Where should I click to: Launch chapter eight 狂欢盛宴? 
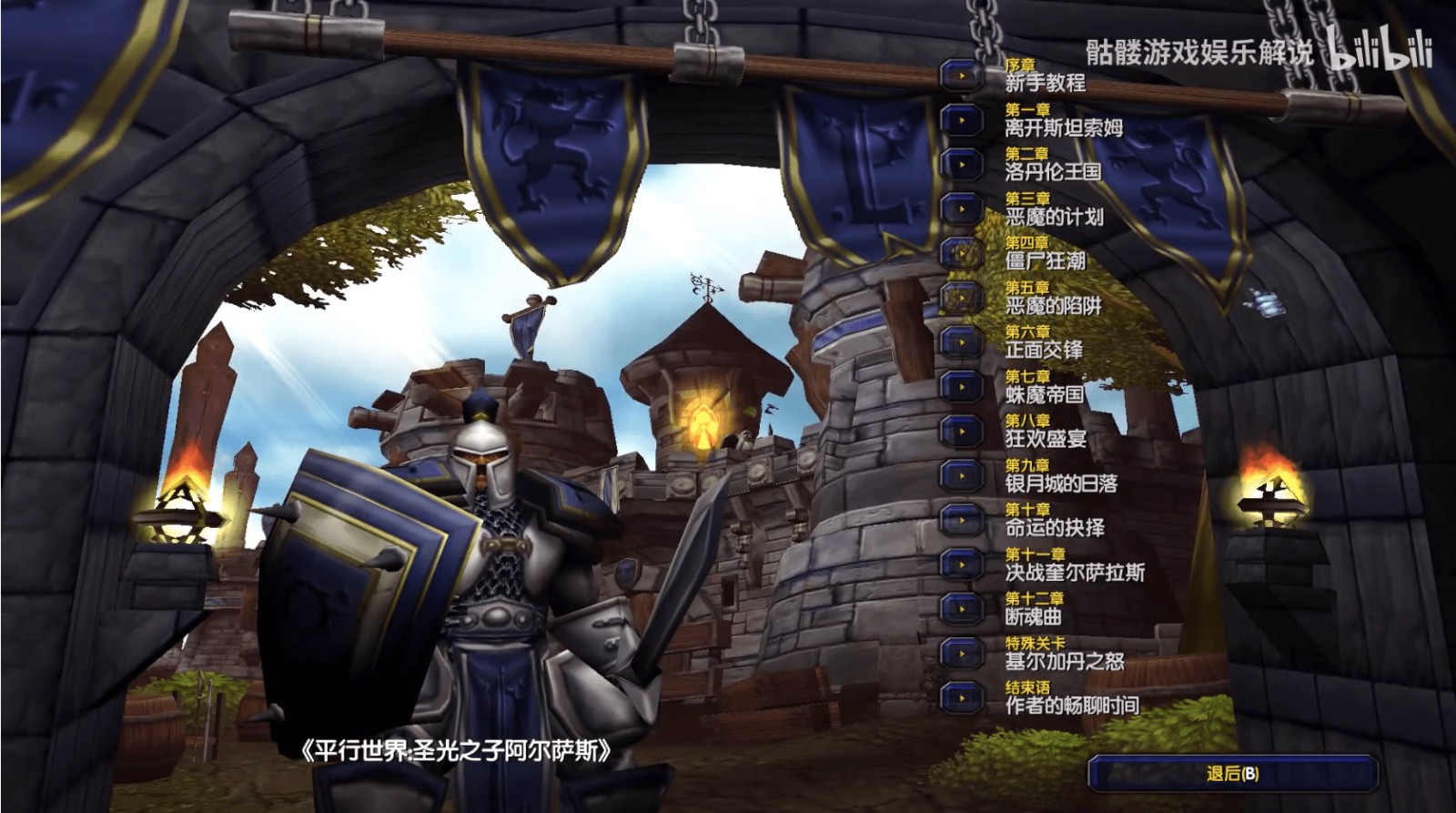tap(961, 431)
